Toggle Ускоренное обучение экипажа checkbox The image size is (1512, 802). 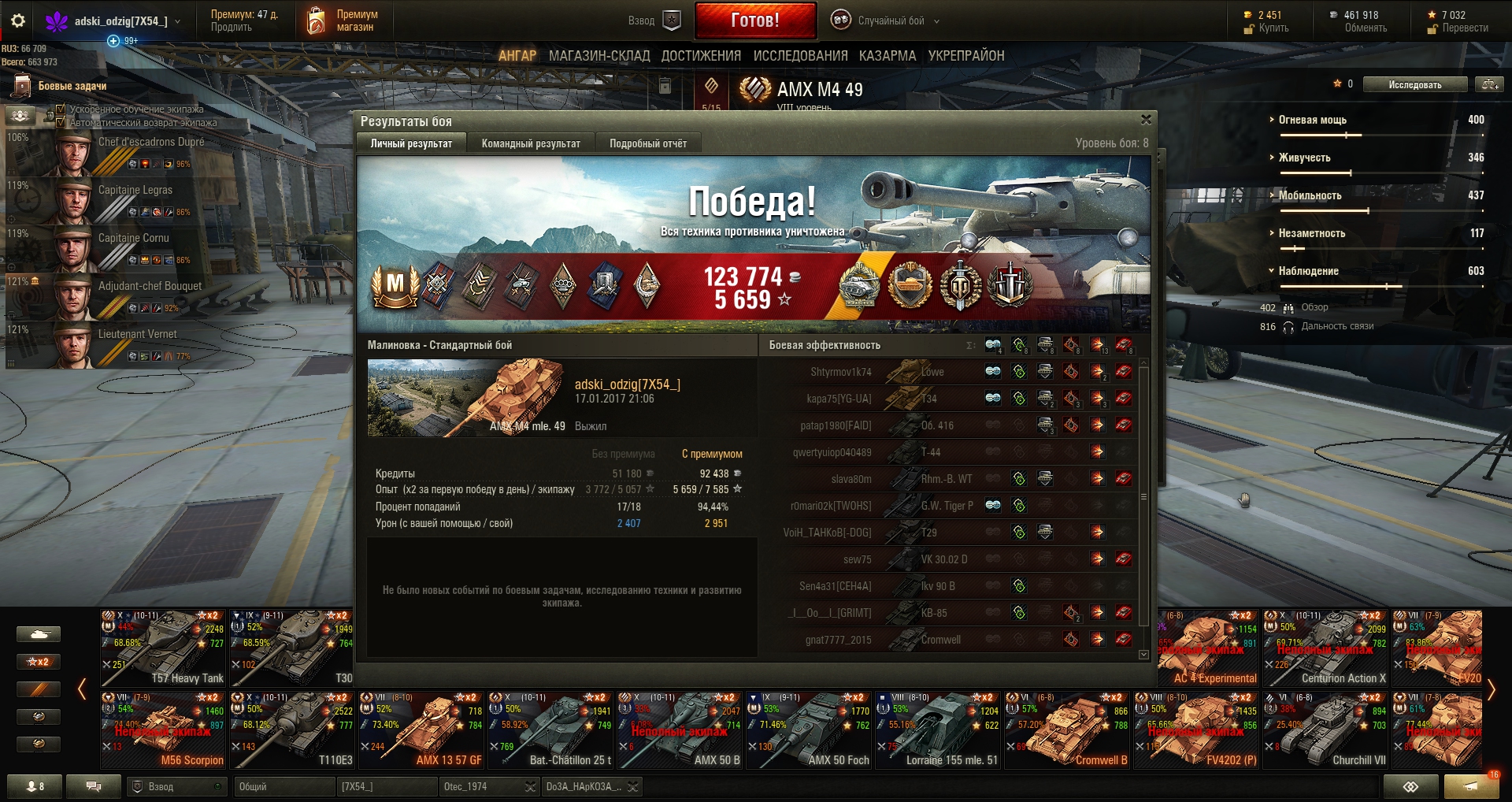[x=61, y=110]
